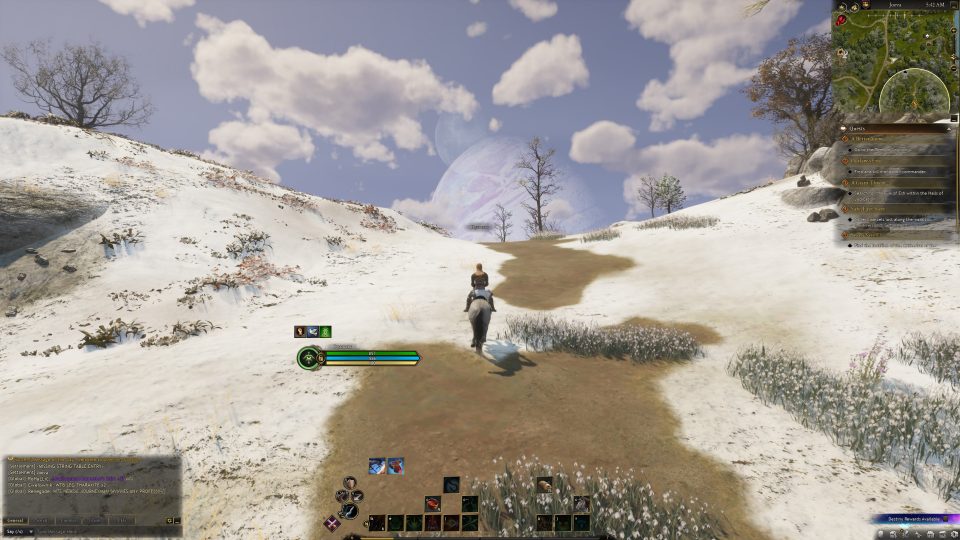
Task: Select the green buff icon above the health bar
Action: [325, 331]
